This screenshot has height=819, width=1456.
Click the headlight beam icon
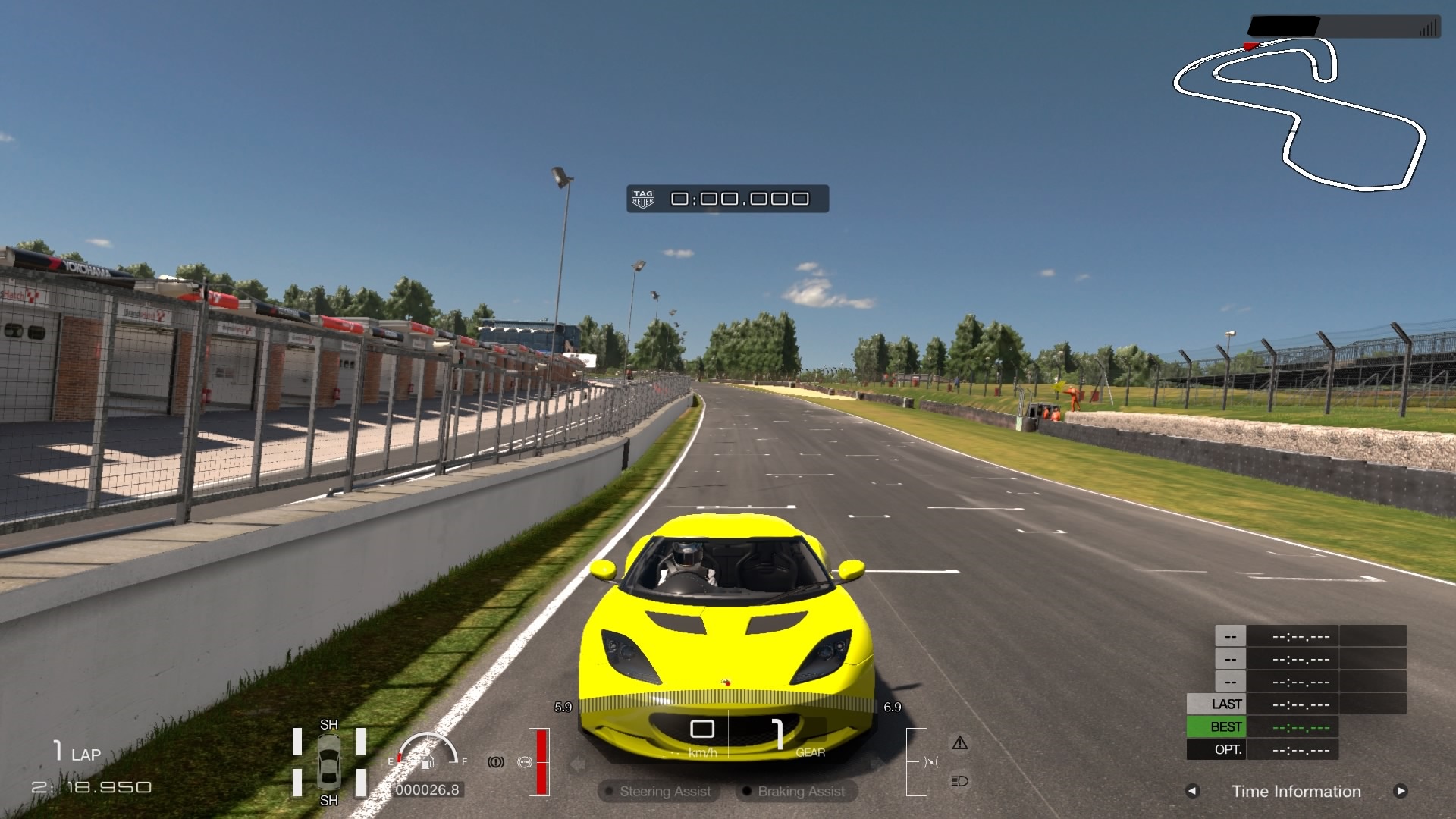pos(959,781)
